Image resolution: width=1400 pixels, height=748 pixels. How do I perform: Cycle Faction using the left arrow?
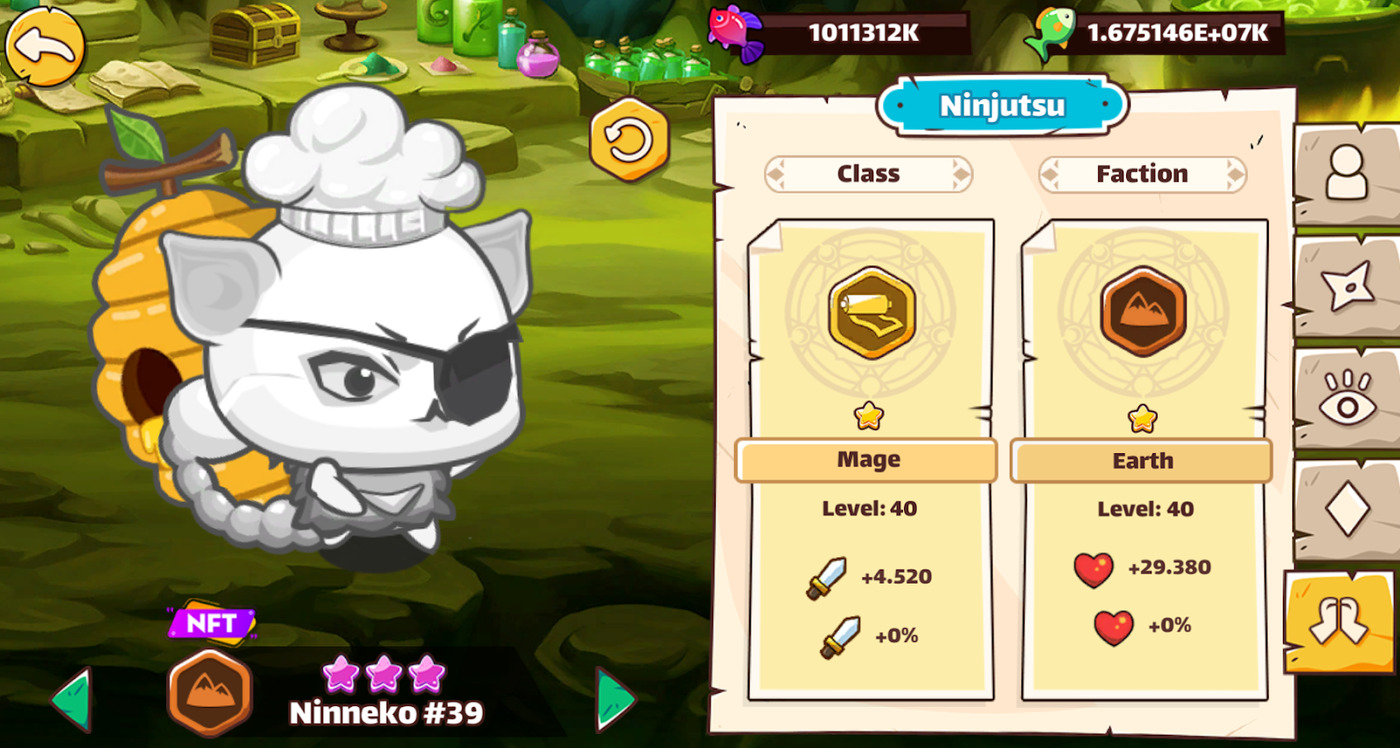(x=1050, y=173)
